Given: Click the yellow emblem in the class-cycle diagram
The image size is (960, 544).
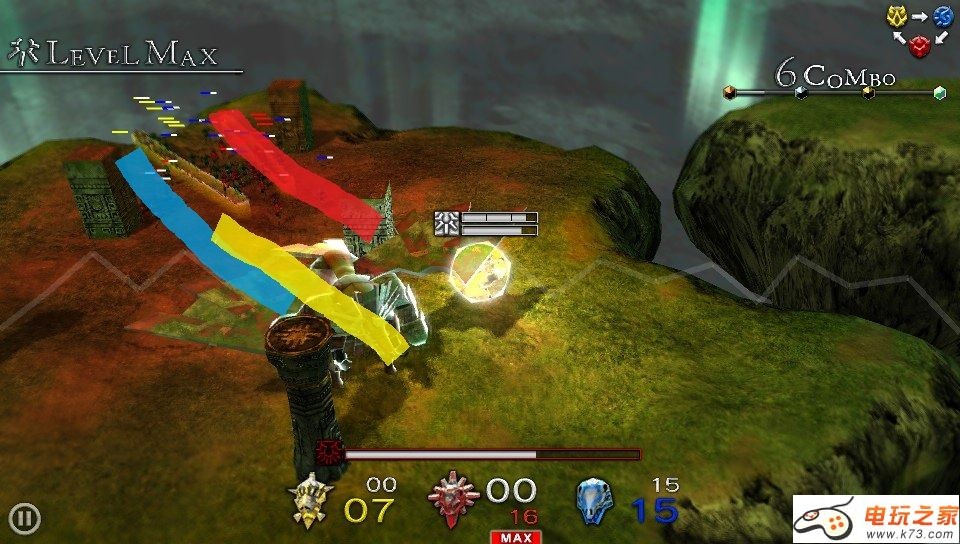Looking at the screenshot, I should tap(896, 16).
